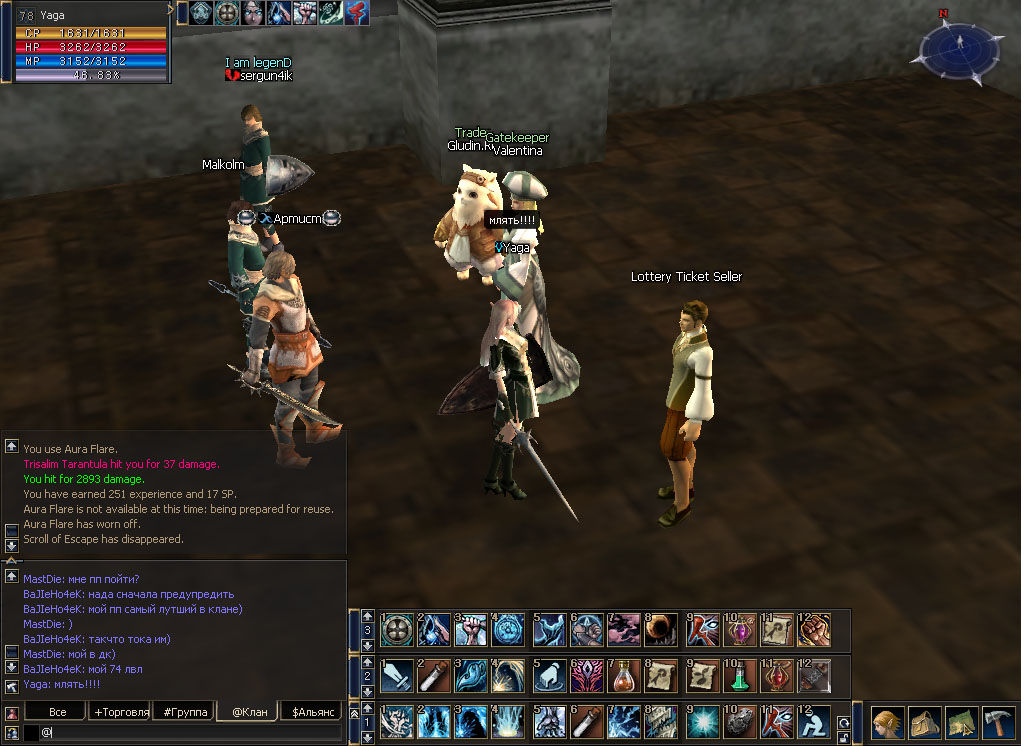The image size is (1024, 746).
Task: Use the green potion on hotbar 2
Action: [740, 675]
